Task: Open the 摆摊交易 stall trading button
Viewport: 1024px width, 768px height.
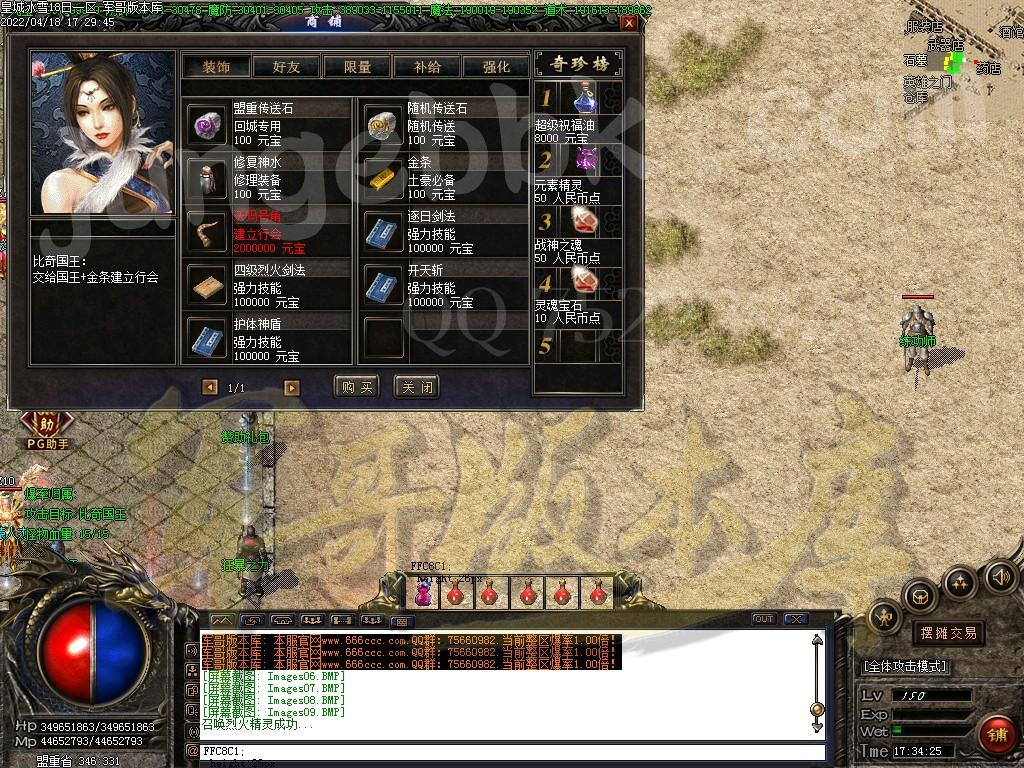Action: (x=947, y=633)
